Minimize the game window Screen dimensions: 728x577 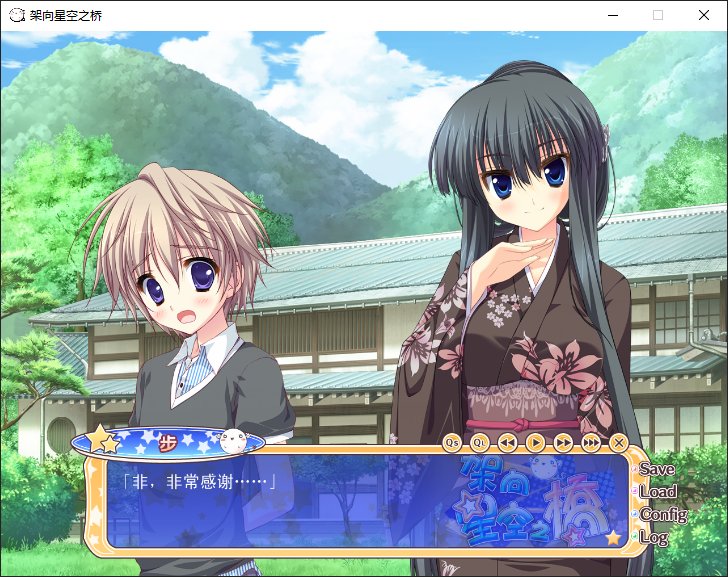click(x=612, y=15)
